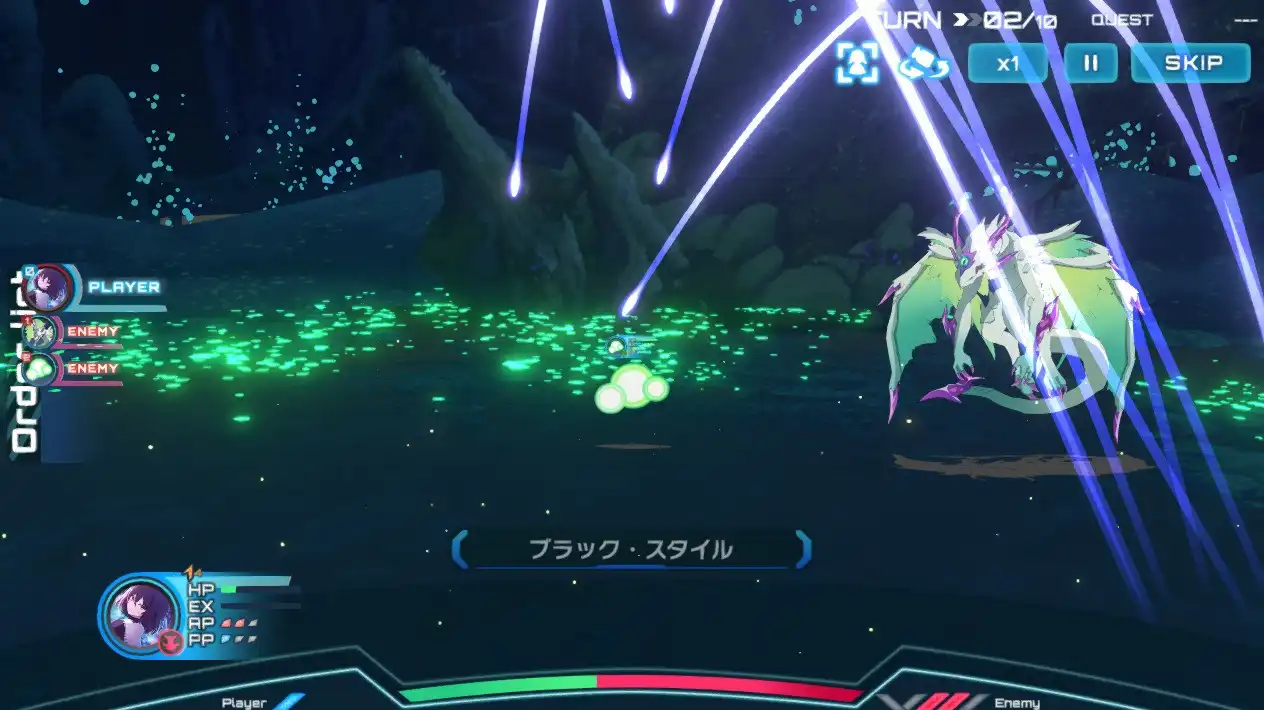Change the x1 battle speed
Screen dimensions: 1264x710
pos(1007,63)
